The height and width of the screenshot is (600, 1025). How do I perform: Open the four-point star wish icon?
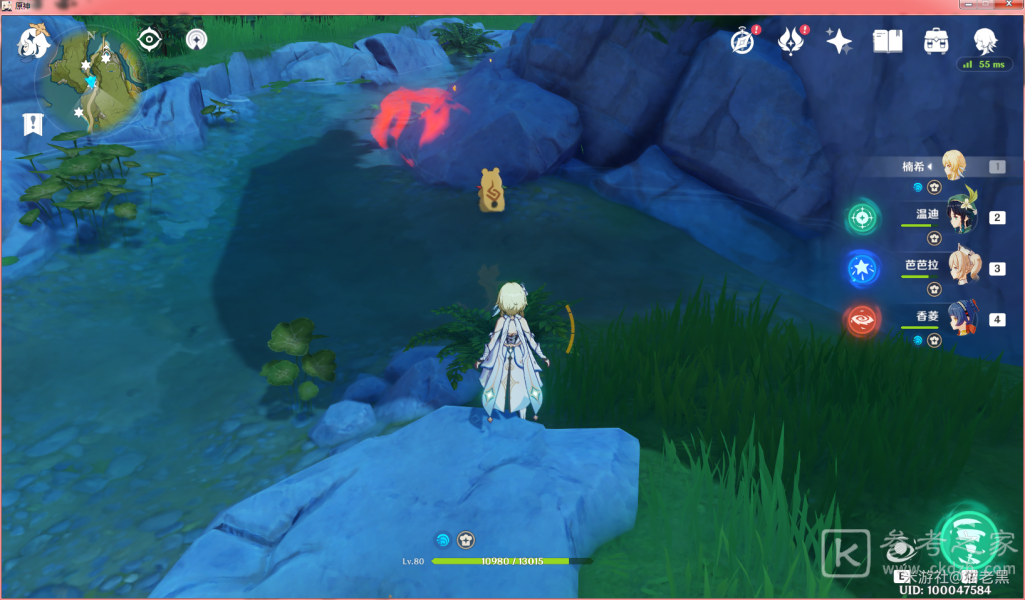point(839,41)
